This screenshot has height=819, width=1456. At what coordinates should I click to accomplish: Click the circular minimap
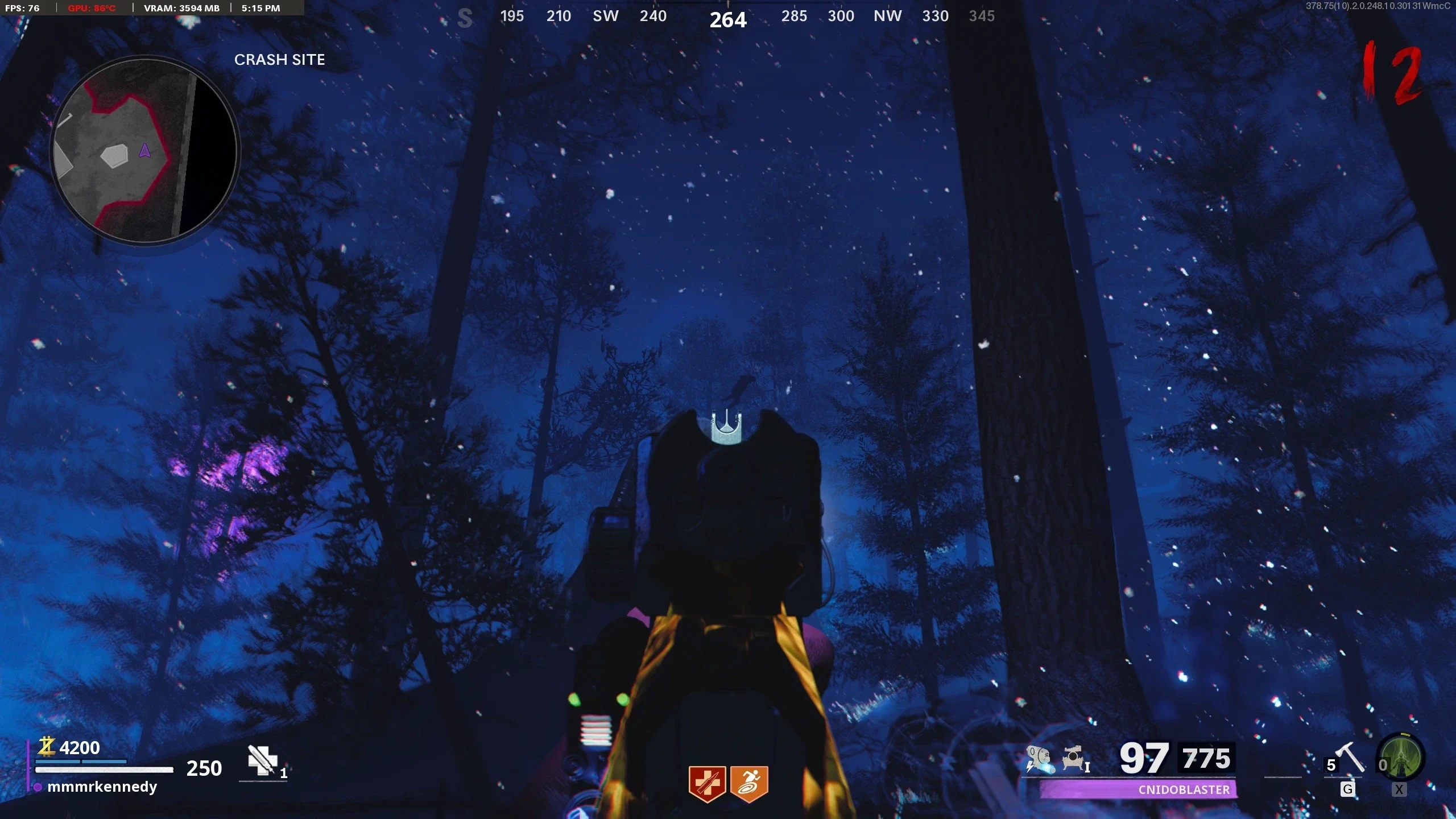click(x=144, y=151)
